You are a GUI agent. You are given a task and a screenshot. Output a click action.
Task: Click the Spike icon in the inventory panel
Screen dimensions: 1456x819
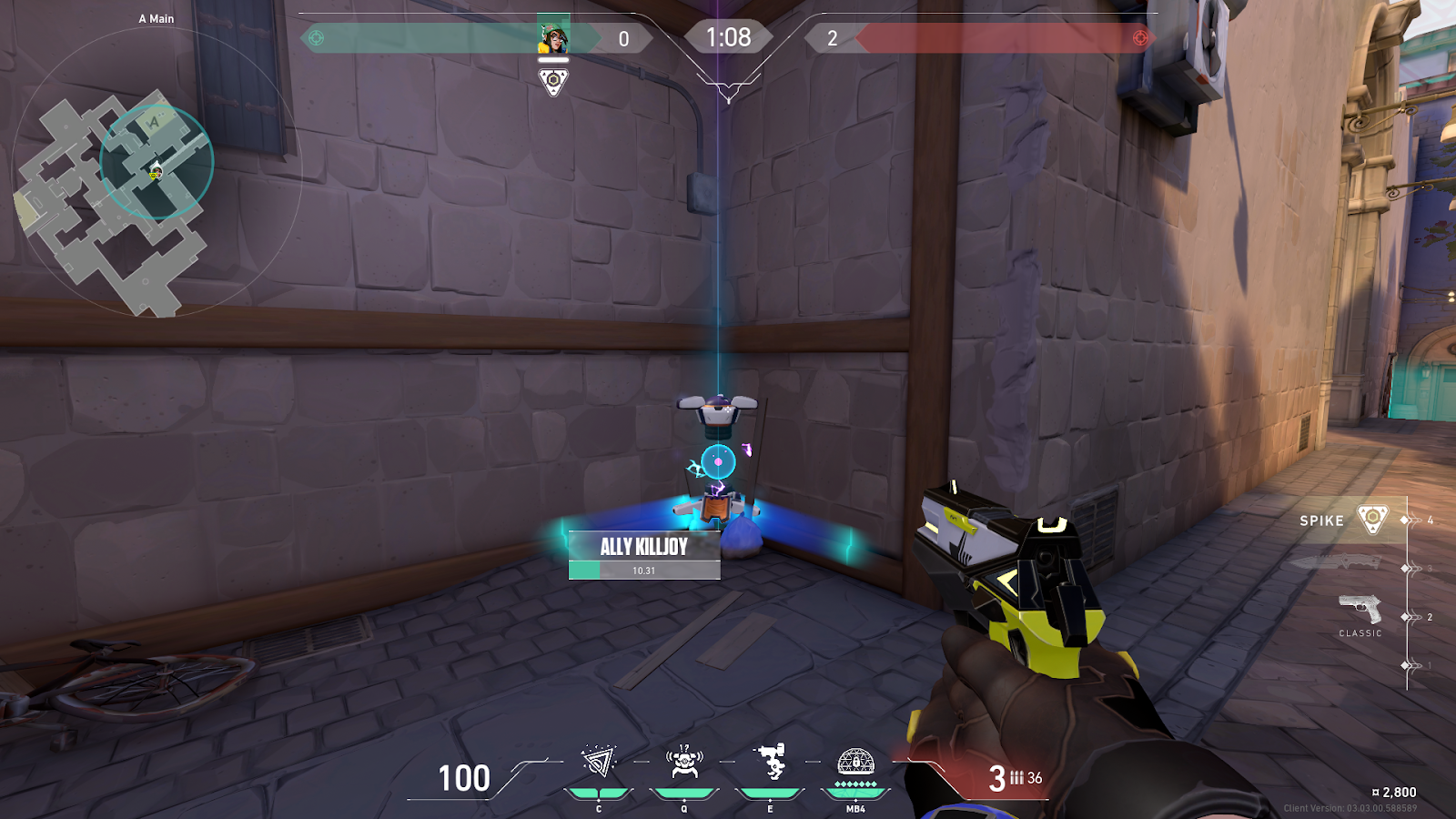1374,521
